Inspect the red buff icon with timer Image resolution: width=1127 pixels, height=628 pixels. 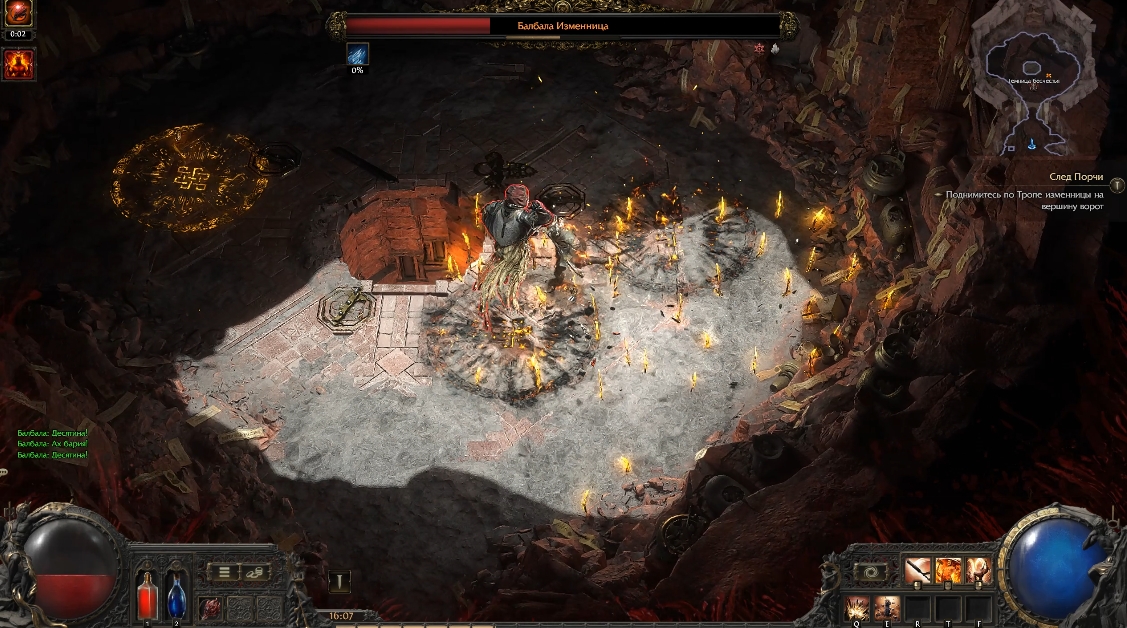coord(19,16)
